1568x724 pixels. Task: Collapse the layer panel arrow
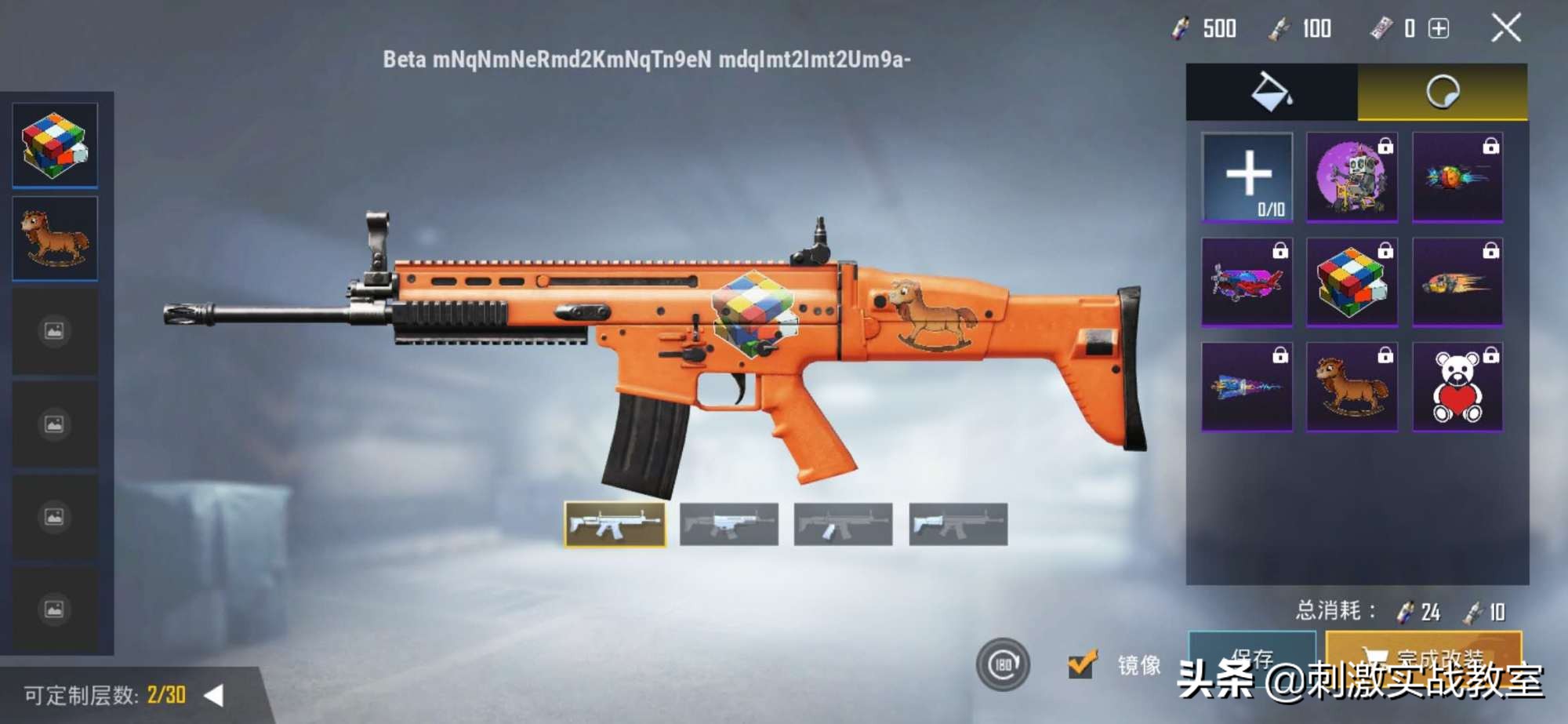tap(213, 695)
